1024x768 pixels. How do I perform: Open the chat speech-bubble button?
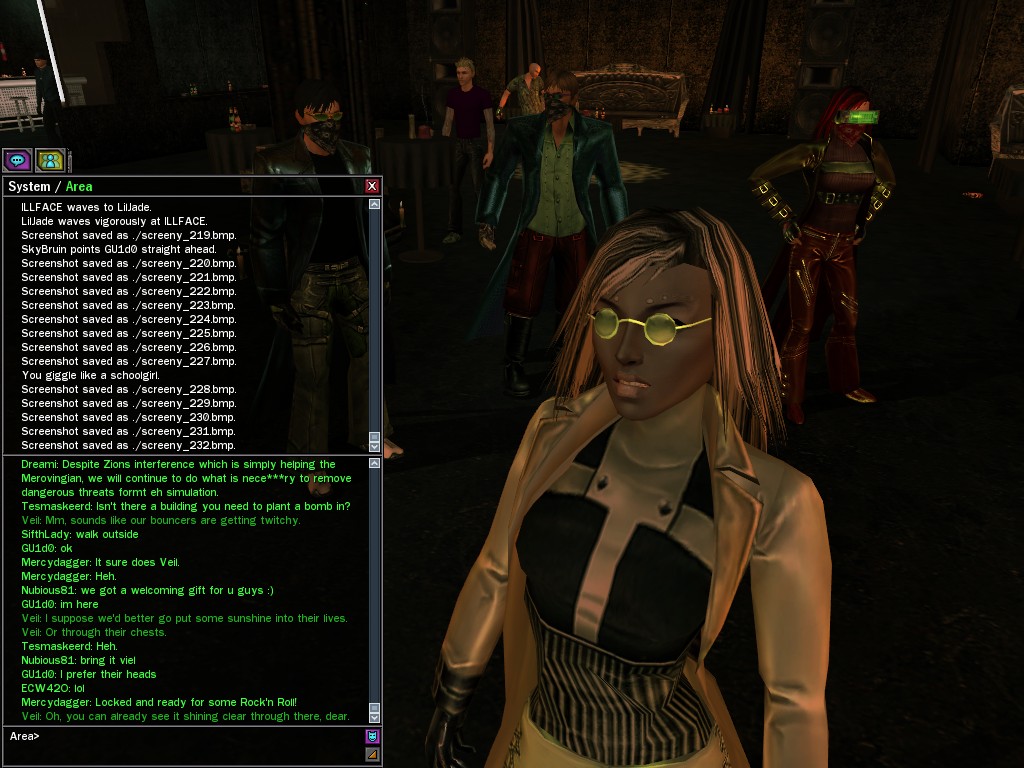pos(17,160)
